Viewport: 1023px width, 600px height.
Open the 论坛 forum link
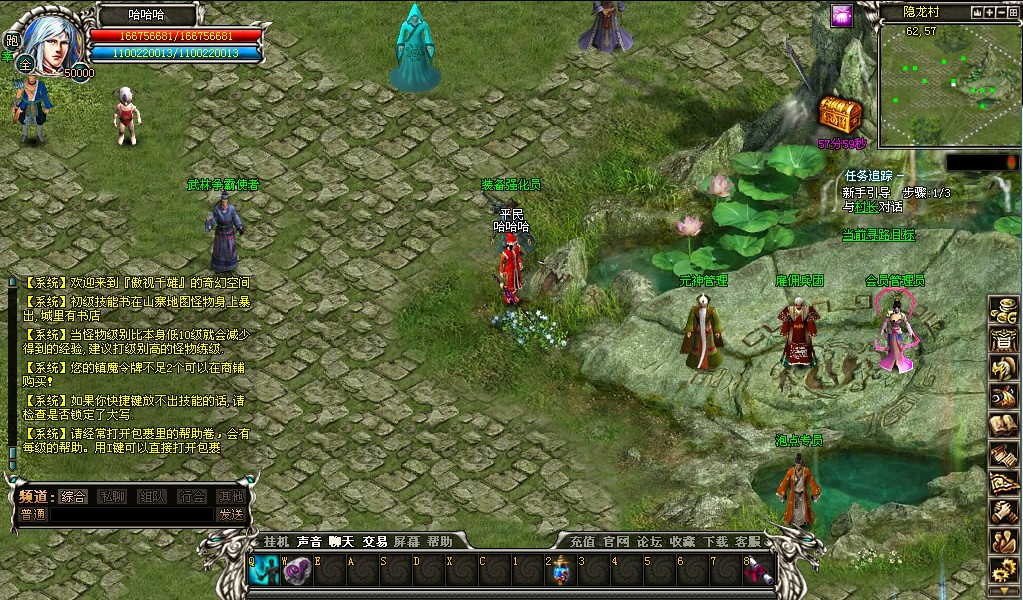(649, 541)
